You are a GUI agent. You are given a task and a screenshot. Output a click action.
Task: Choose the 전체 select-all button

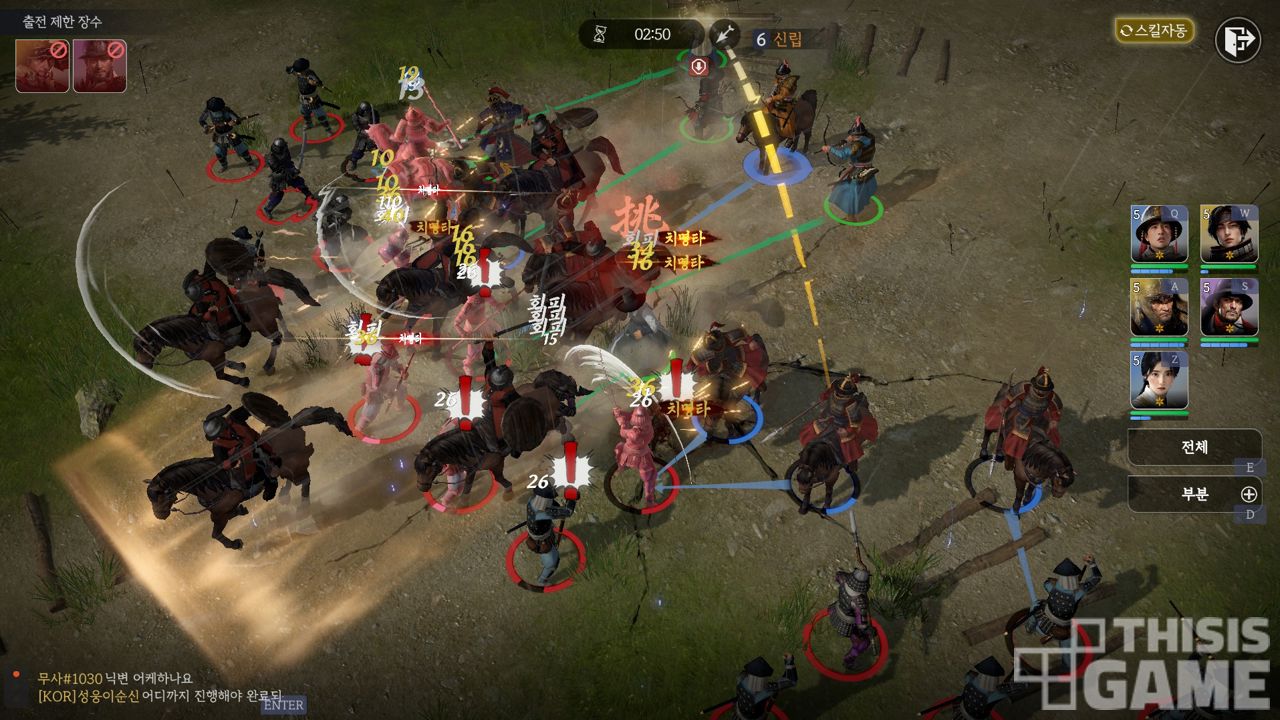click(x=1194, y=447)
